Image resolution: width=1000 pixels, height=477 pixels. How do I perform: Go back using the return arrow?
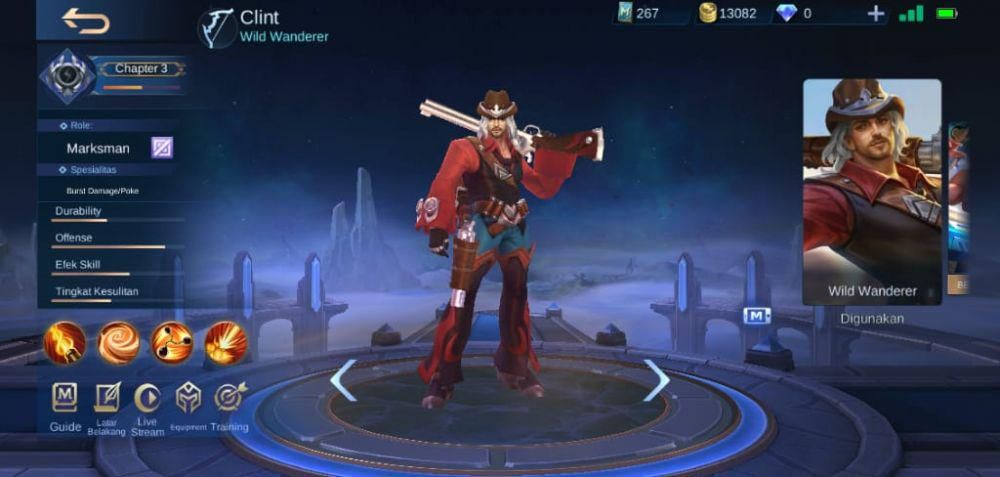[x=86, y=20]
